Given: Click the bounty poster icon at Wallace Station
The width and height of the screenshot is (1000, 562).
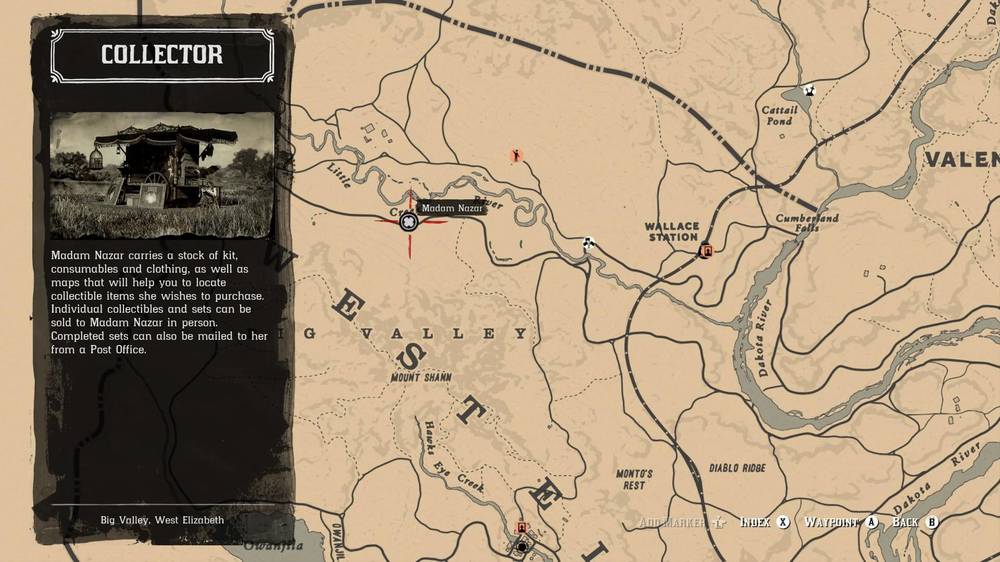Looking at the screenshot, I should pos(707,251).
